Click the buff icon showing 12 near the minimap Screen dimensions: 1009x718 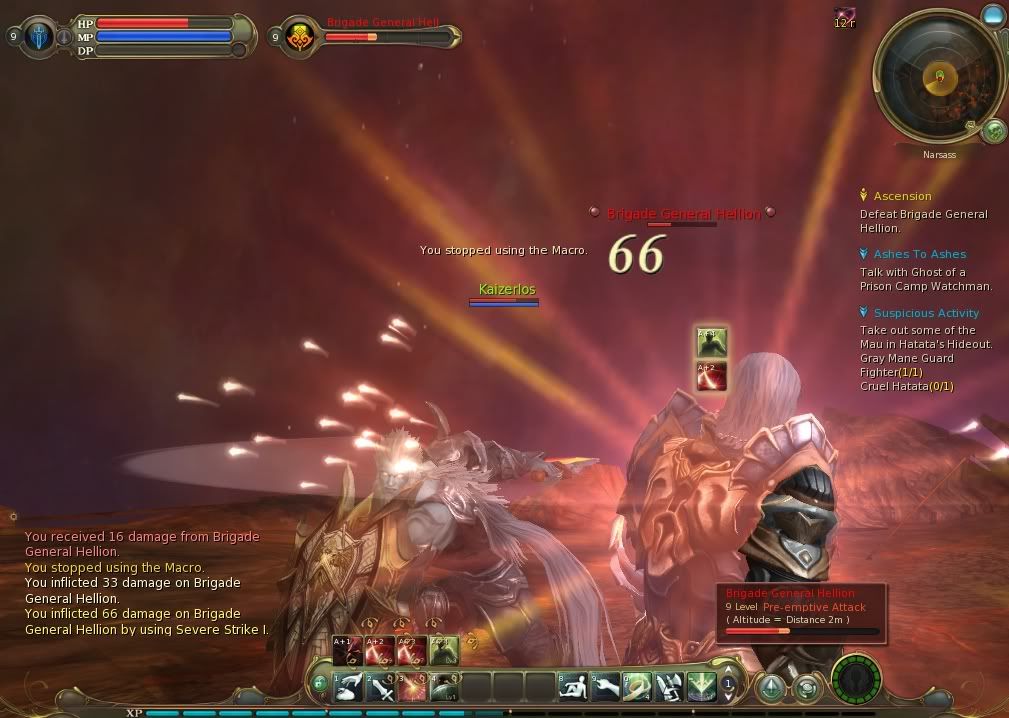pyautogui.click(x=845, y=18)
